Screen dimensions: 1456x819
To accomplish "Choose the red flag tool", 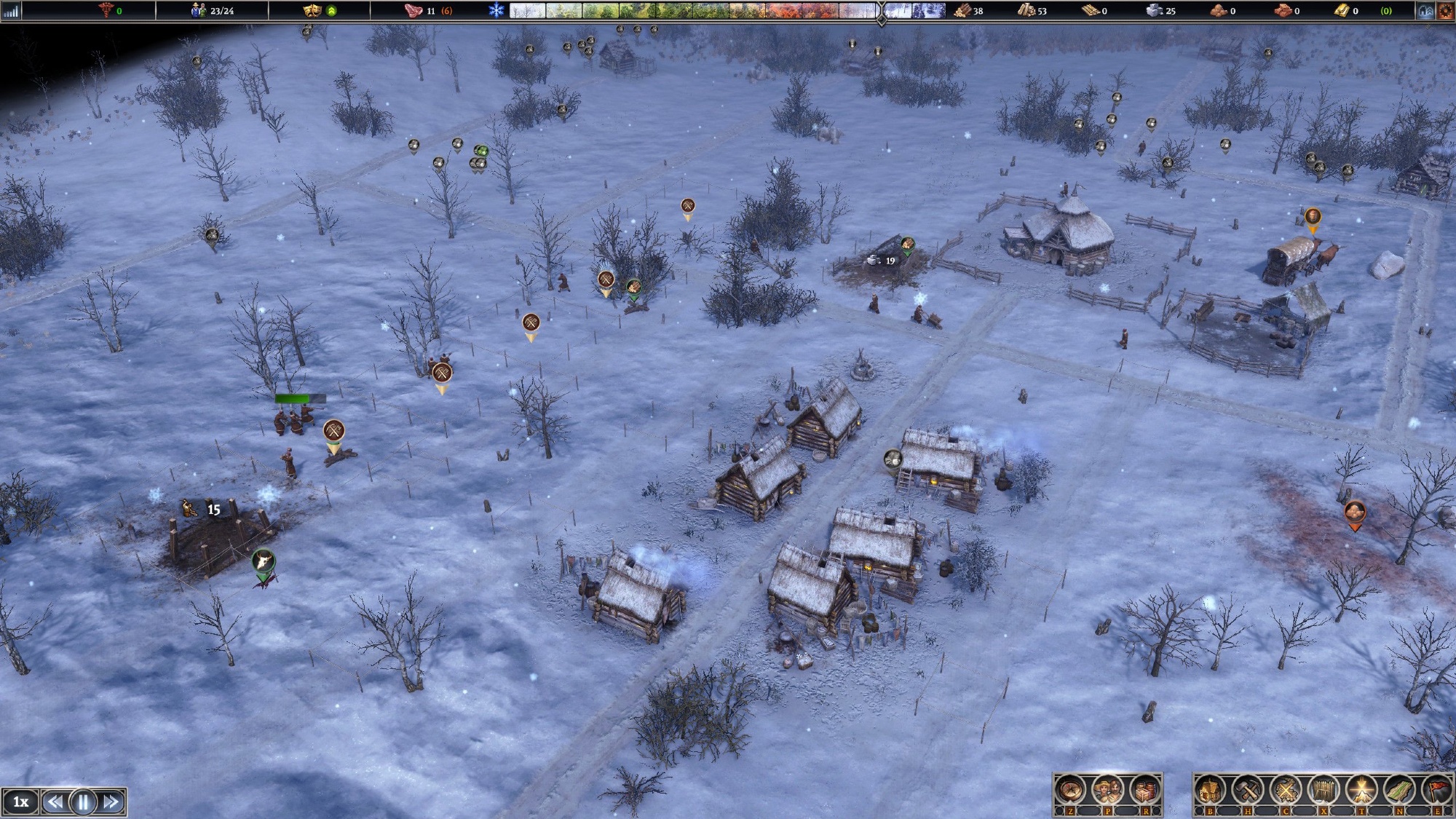I will pos(1437,790).
